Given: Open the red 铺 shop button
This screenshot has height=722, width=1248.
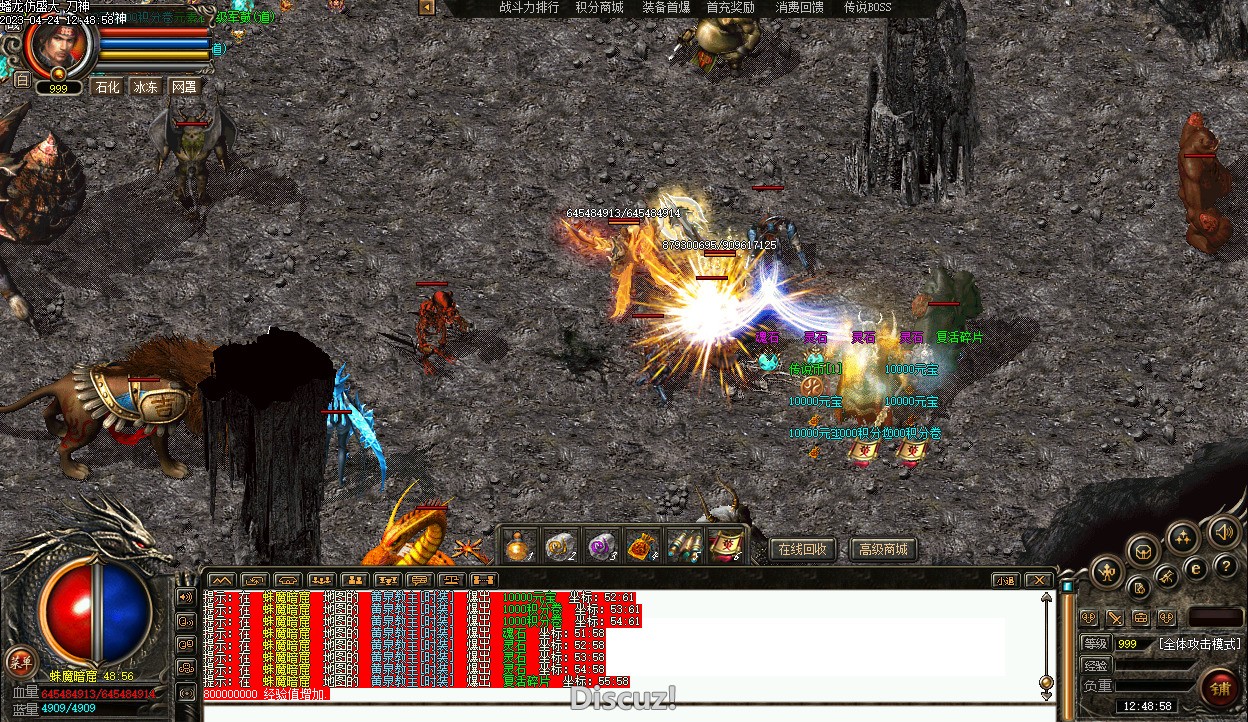Looking at the screenshot, I should [x=1220, y=687].
